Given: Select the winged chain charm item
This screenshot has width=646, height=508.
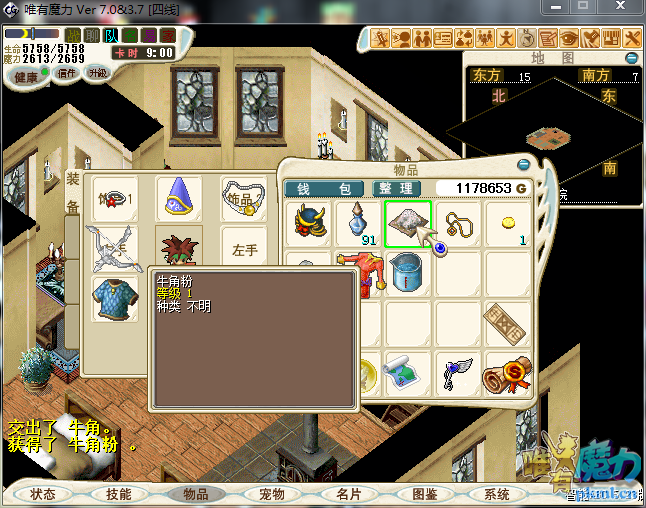Looking at the screenshot, I should tap(457, 373).
